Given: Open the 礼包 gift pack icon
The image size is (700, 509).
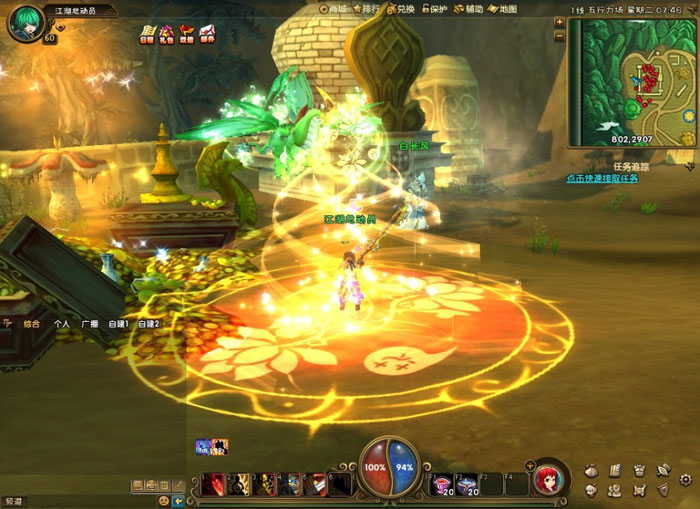Looking at the screenshot, I should click(166, 34).
